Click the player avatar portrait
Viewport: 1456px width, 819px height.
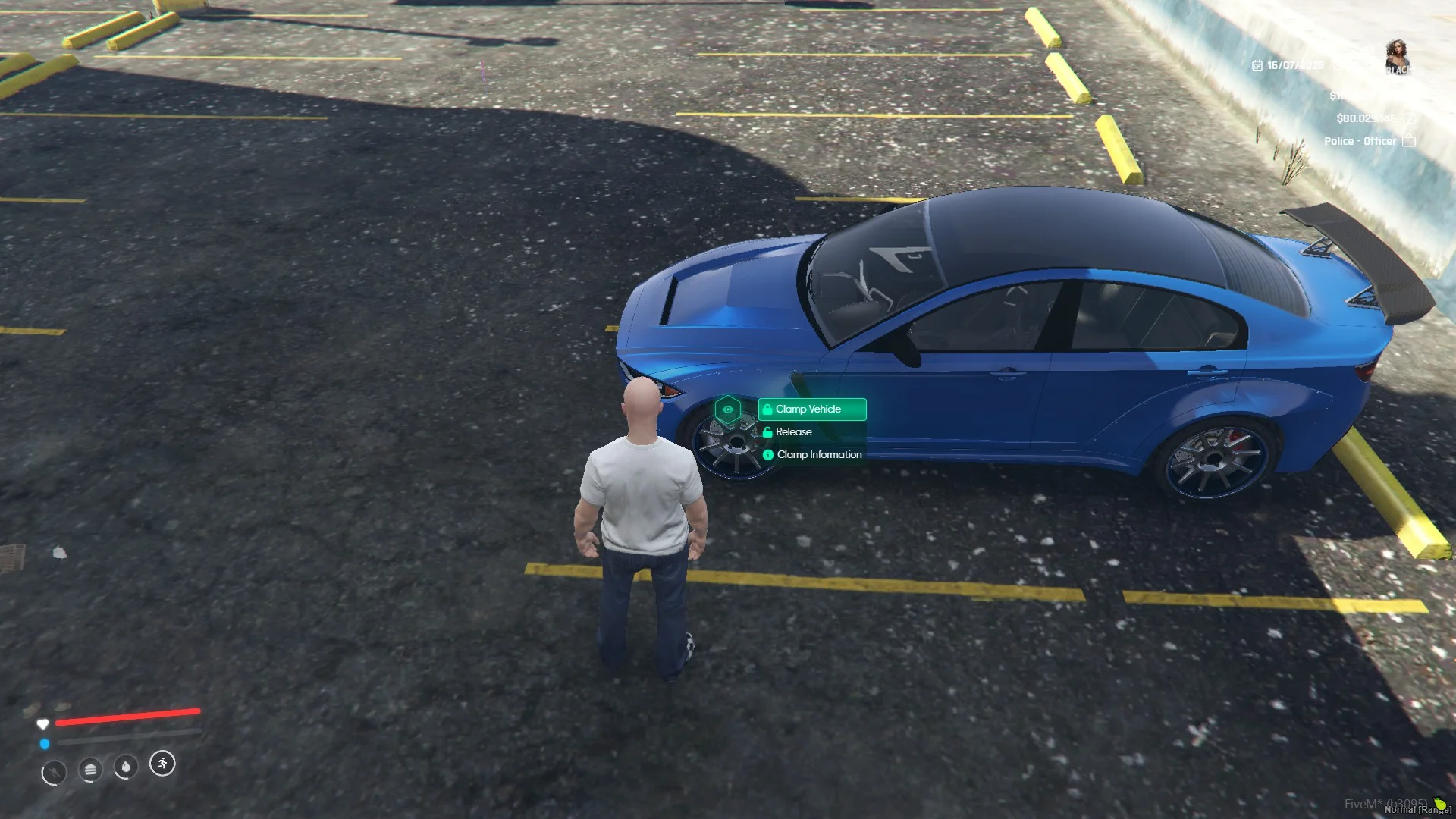click(1397, 57)
